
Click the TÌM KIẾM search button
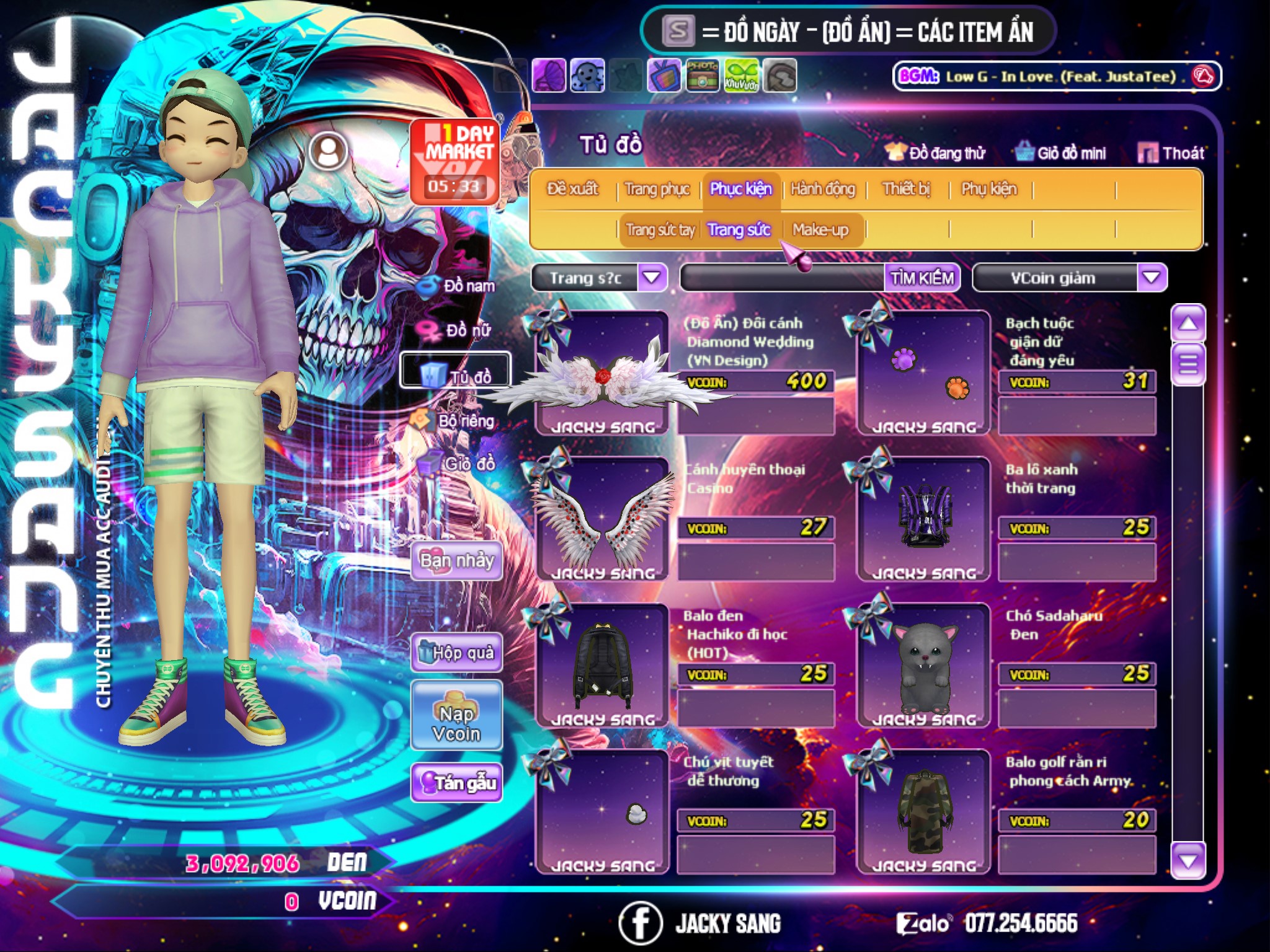(922, 278)
